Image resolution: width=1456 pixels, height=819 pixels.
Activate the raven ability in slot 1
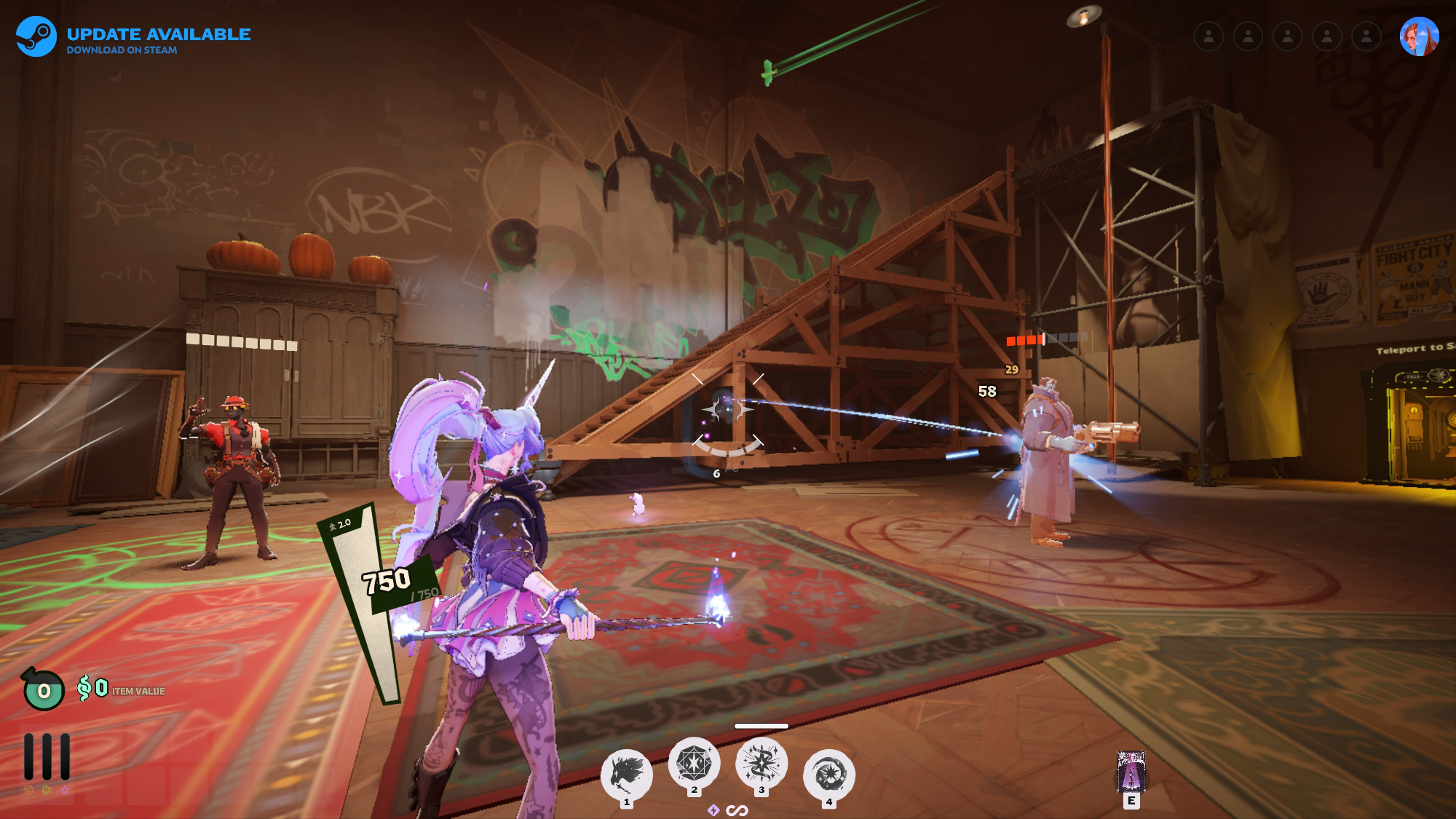tap(626, 775)
